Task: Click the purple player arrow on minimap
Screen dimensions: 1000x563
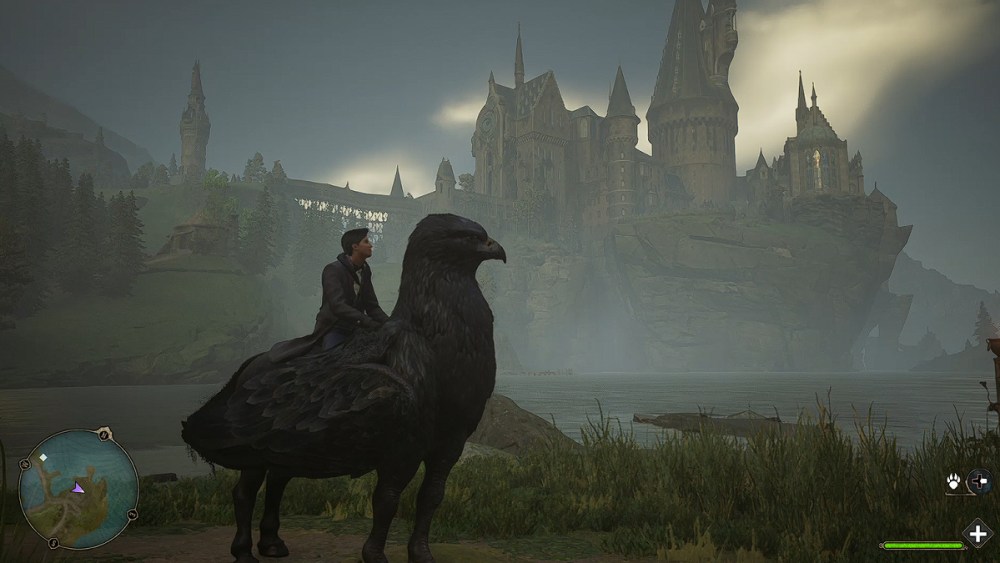Action: tap(77, 487)
